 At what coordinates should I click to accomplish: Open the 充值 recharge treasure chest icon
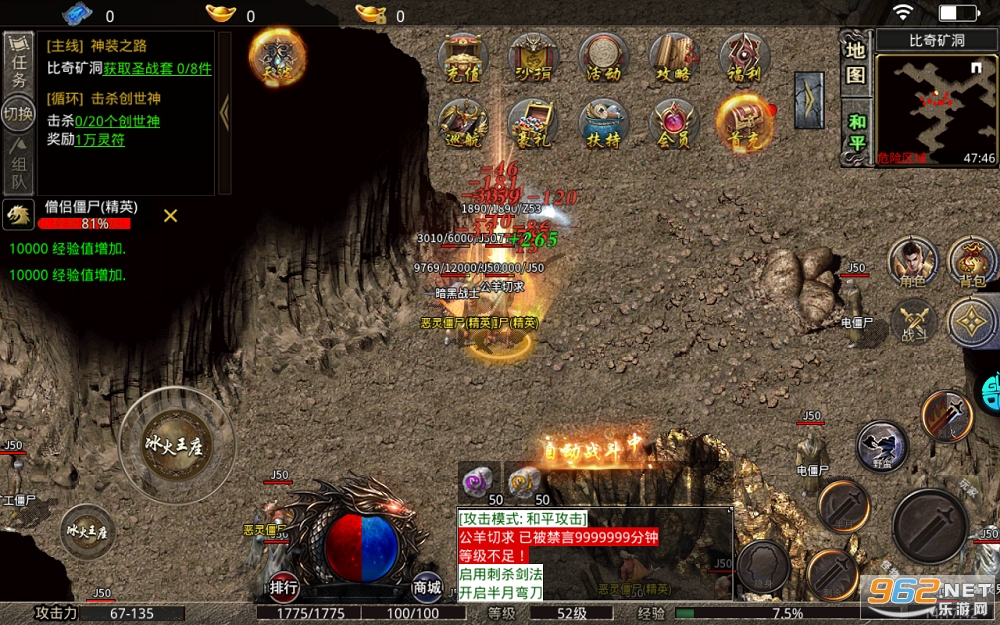pyautogui.click(x=463, y=58)
